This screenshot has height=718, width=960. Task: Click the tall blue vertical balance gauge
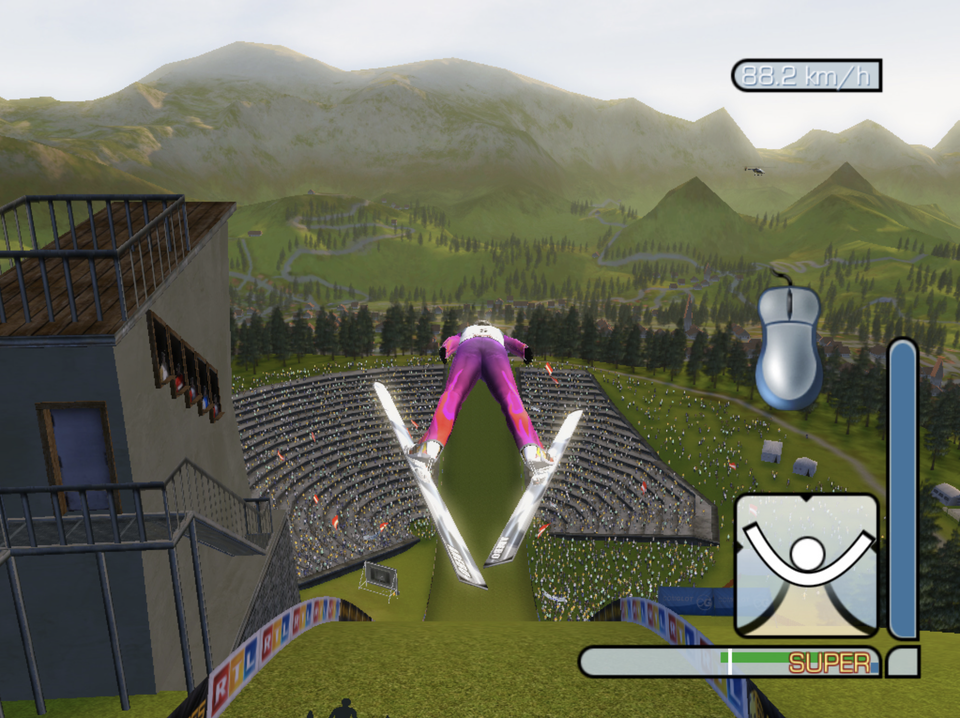point(903,489)
